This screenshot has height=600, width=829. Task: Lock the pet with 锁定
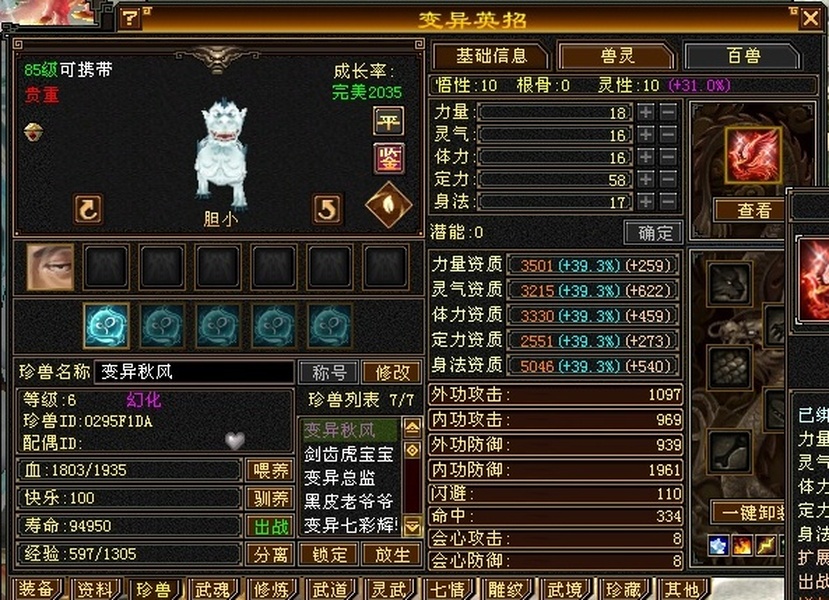(329, 554)
